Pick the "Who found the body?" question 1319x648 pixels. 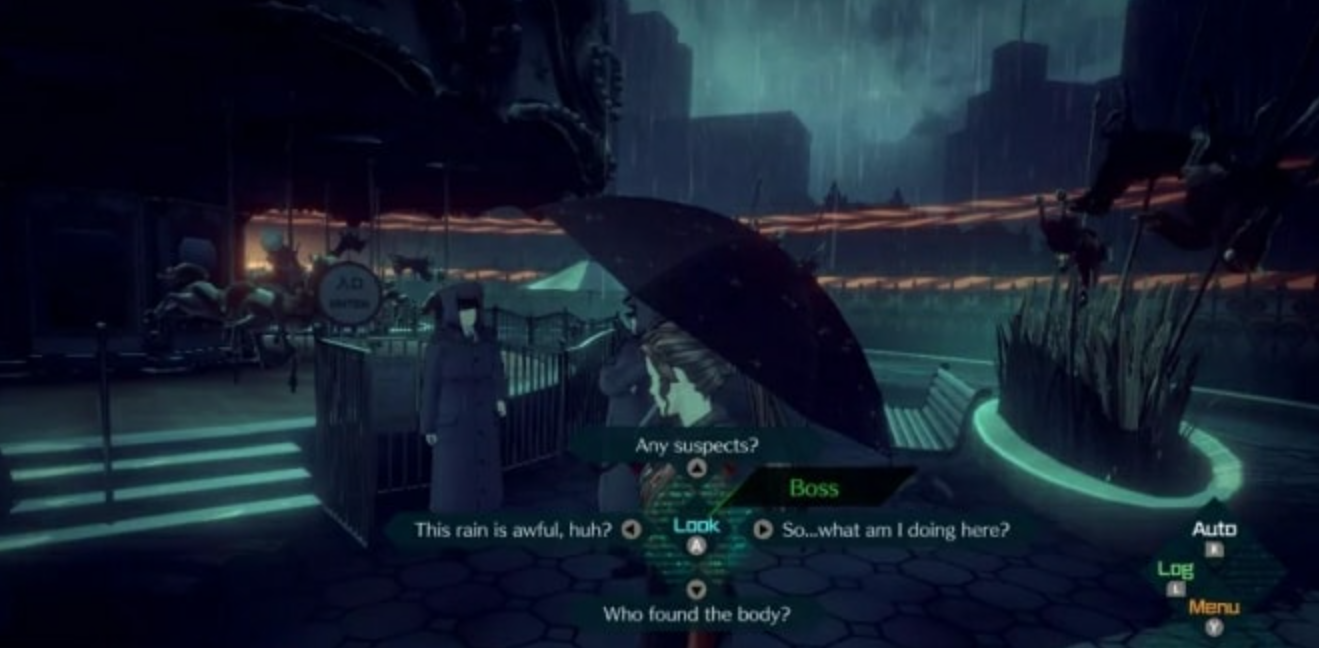696,613
